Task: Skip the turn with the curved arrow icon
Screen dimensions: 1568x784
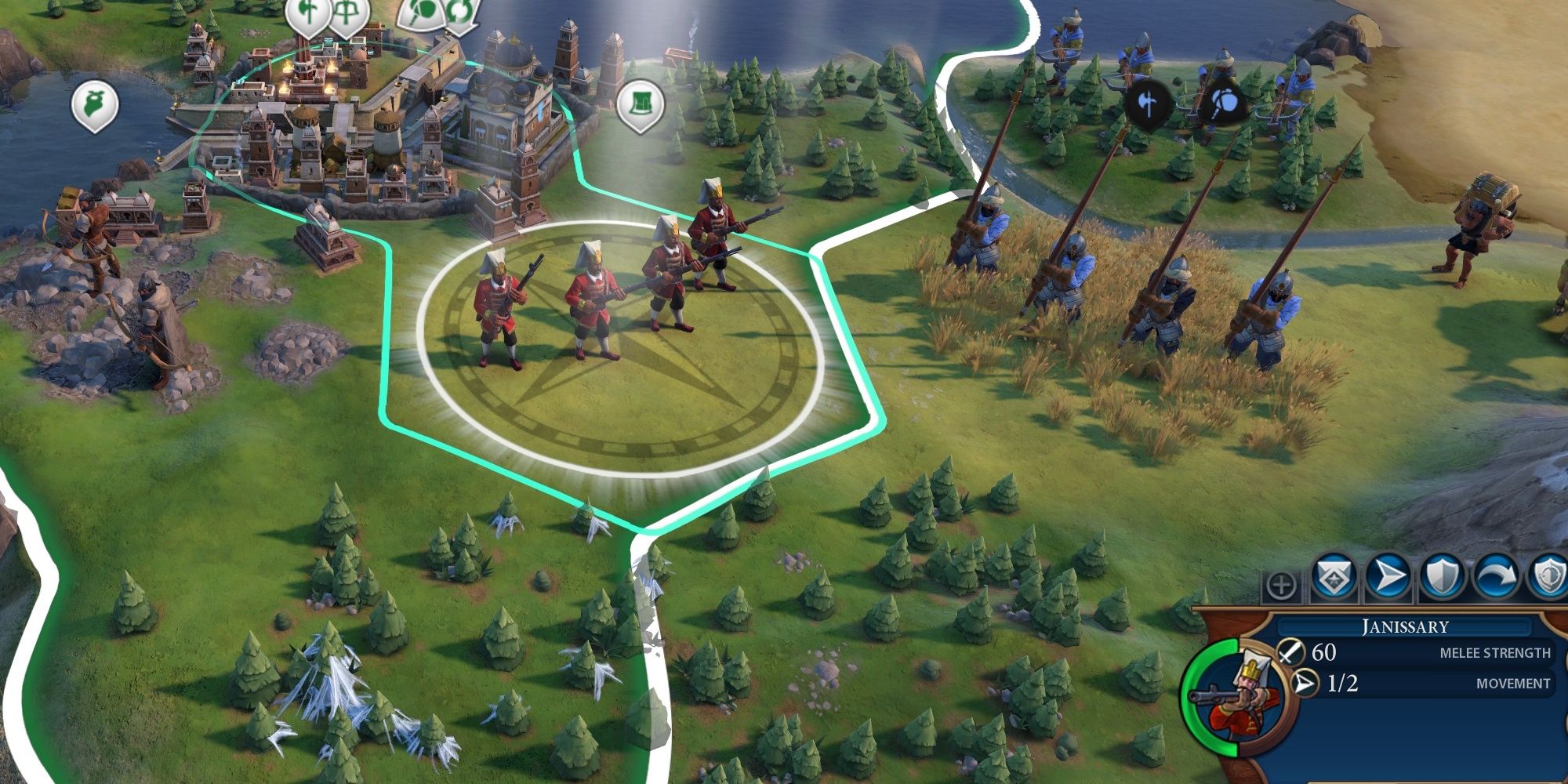Action: click(x=1496, y=578)
